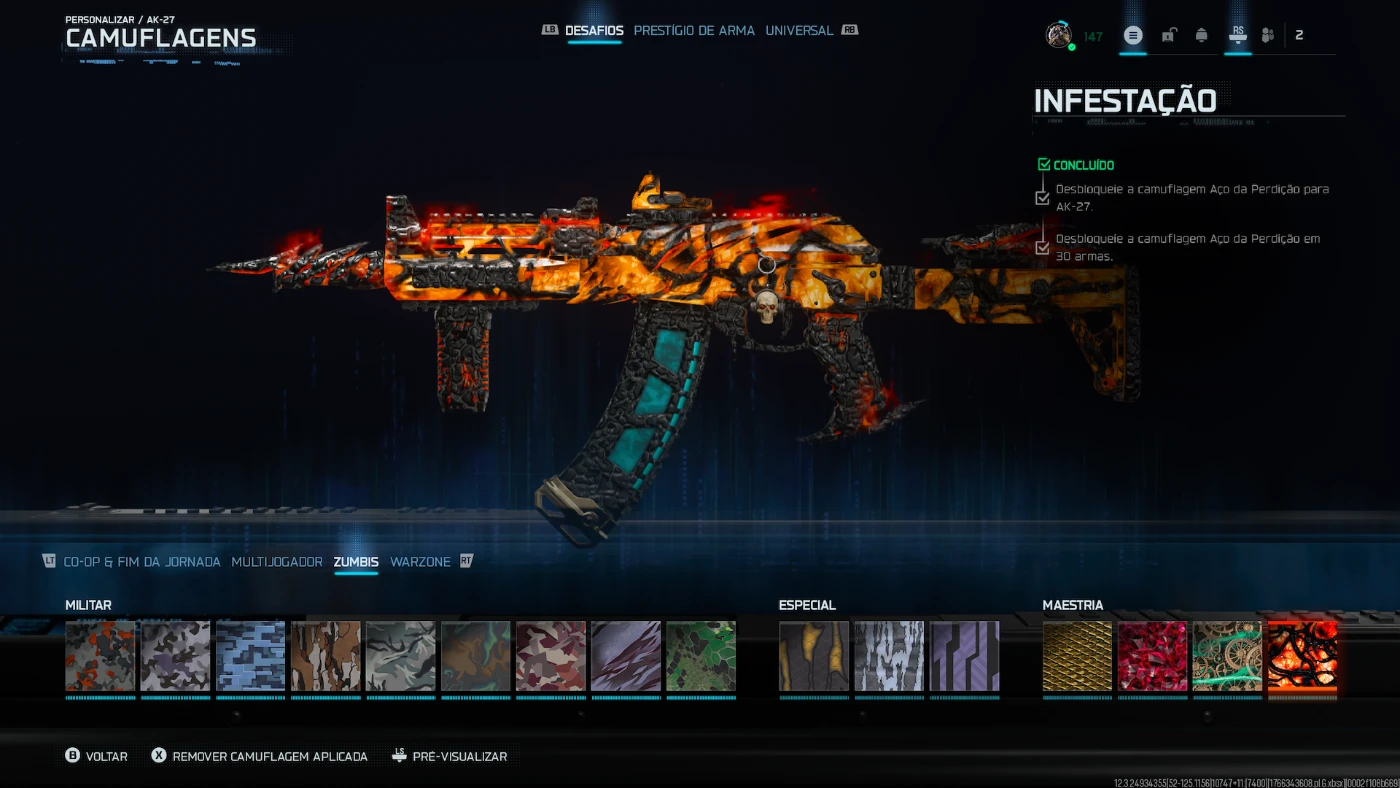Select the crimson red mastery camo
Image resolution: width=1400 pixels, height=788 pixels.
1152,656
